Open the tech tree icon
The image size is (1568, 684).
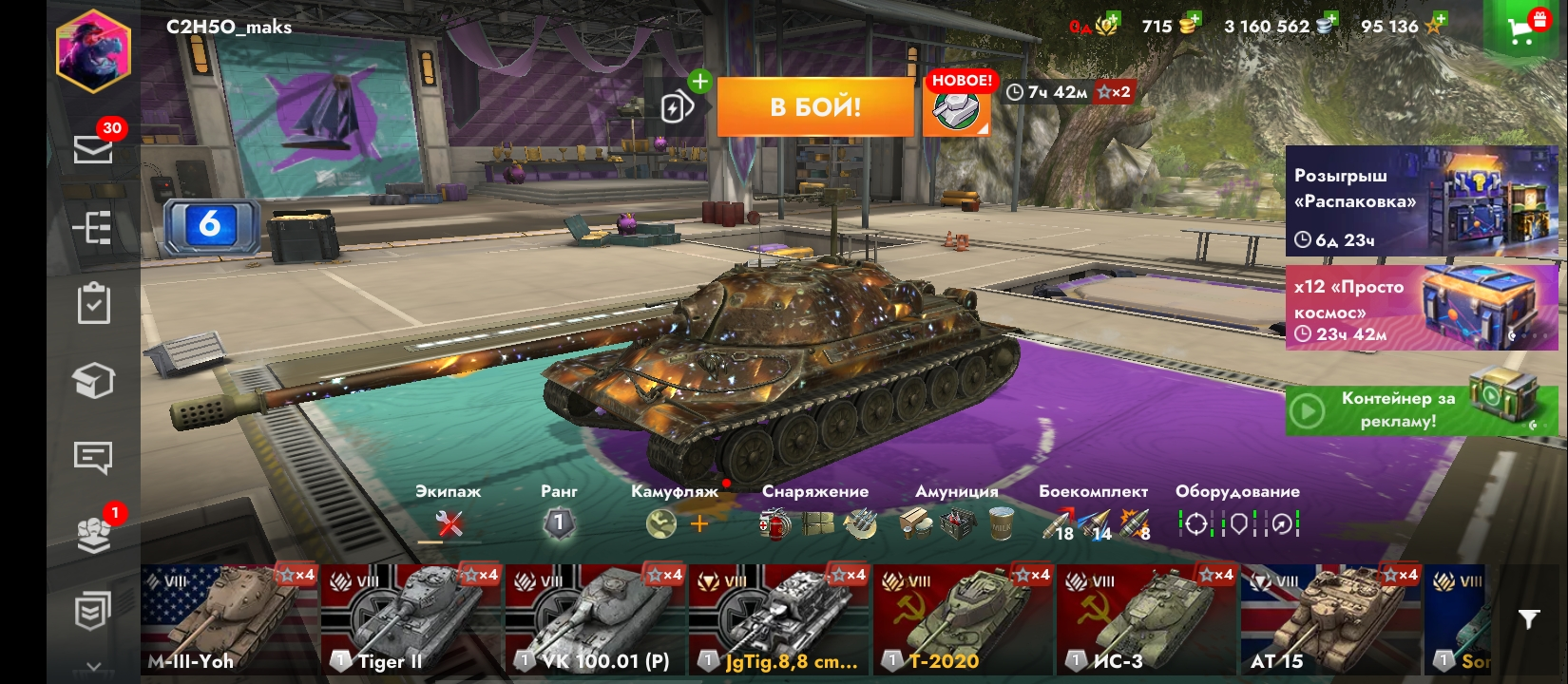(93, 228)
